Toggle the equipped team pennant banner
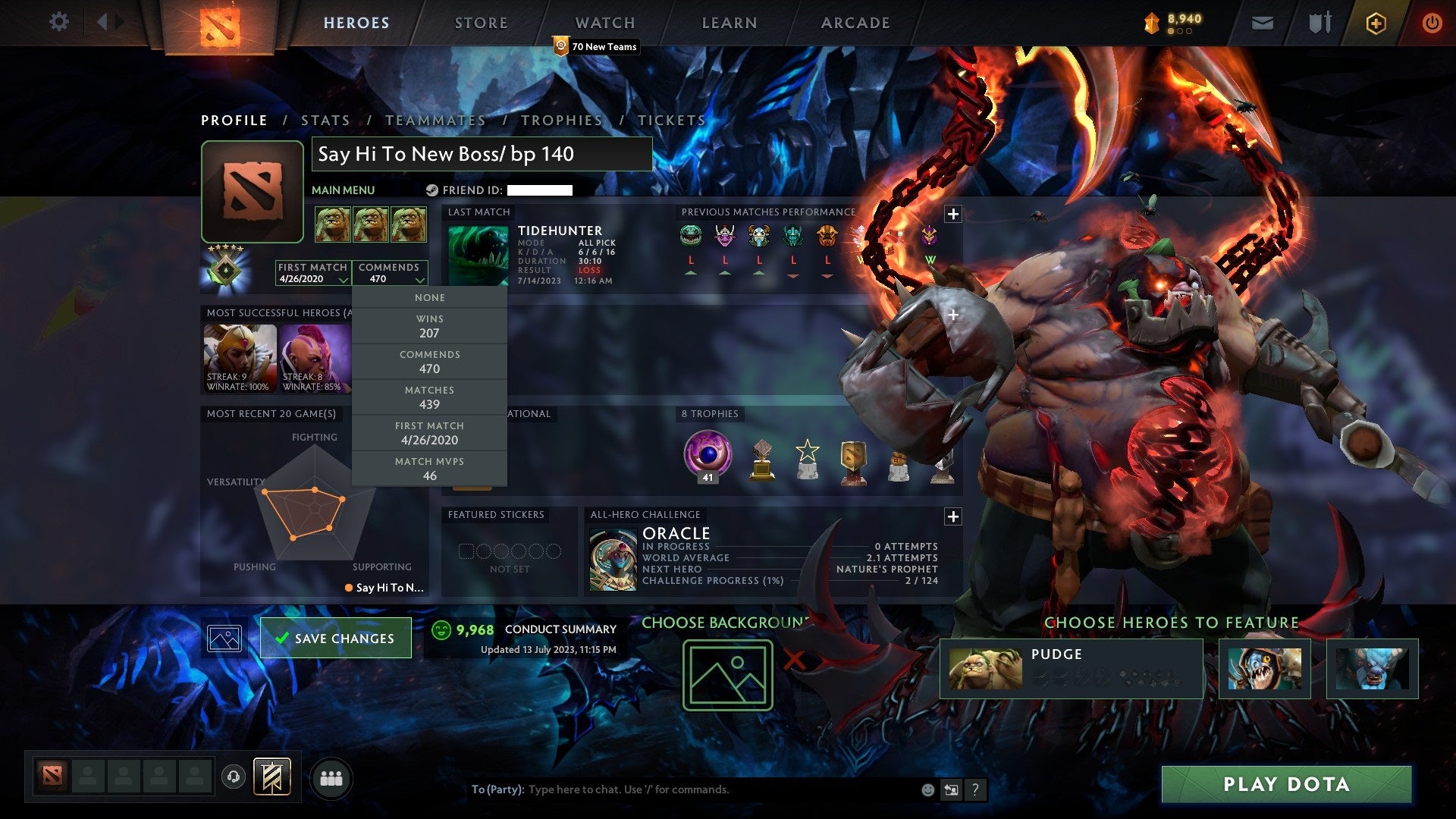1456x819 pixels. tap(273, 777)
